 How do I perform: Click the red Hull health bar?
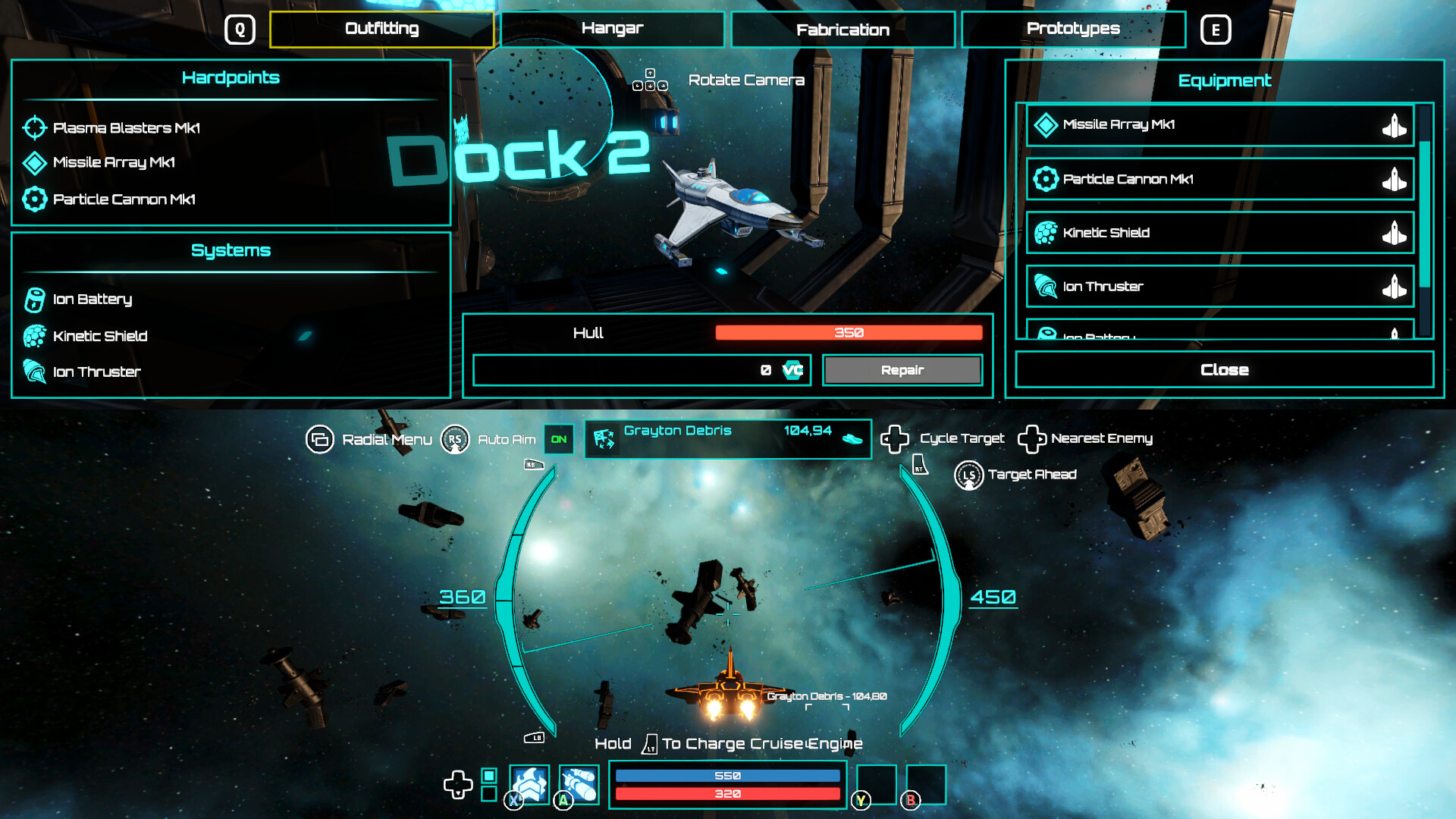(849, 332)
